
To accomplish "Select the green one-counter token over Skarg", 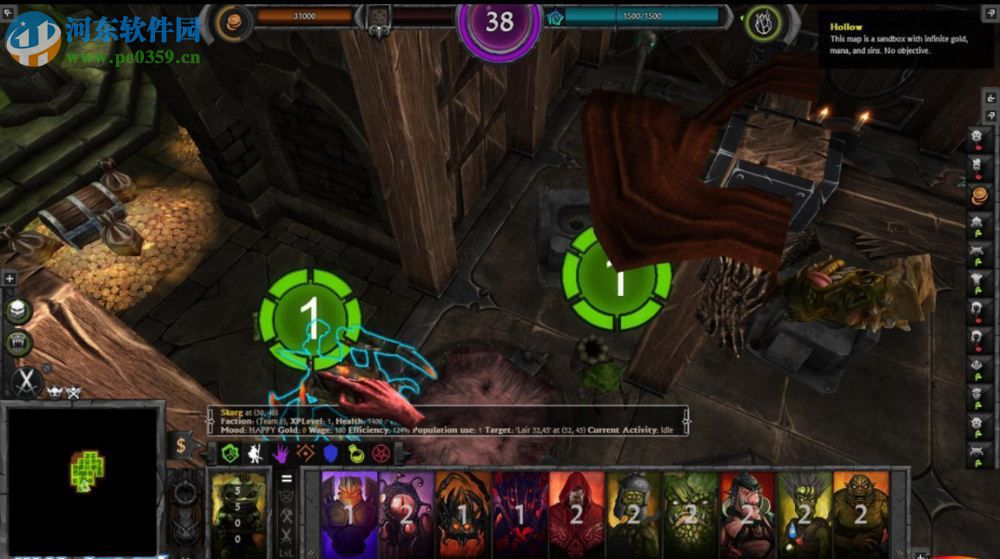I will click(308, 314).
